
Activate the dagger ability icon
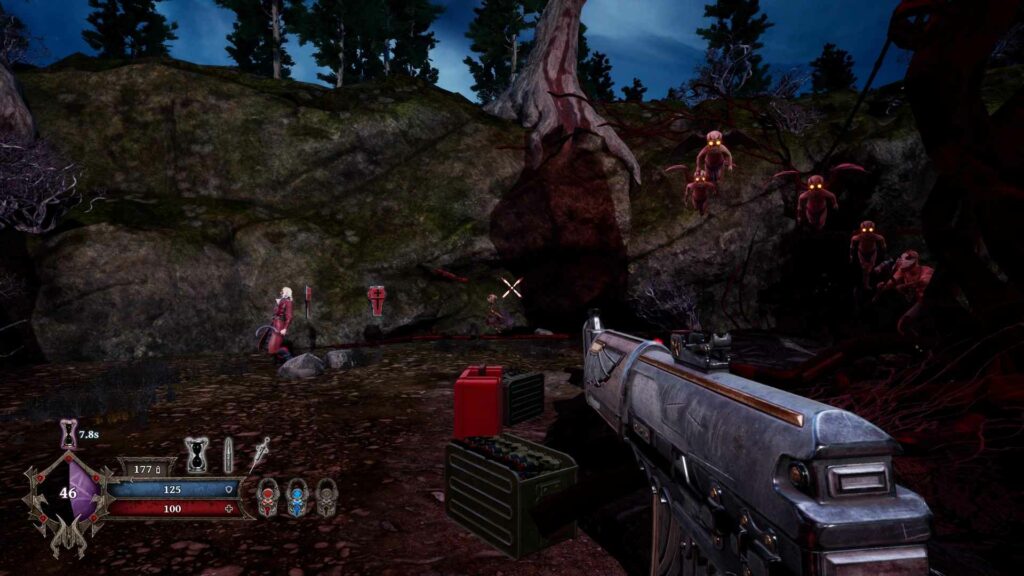point(260,453)
